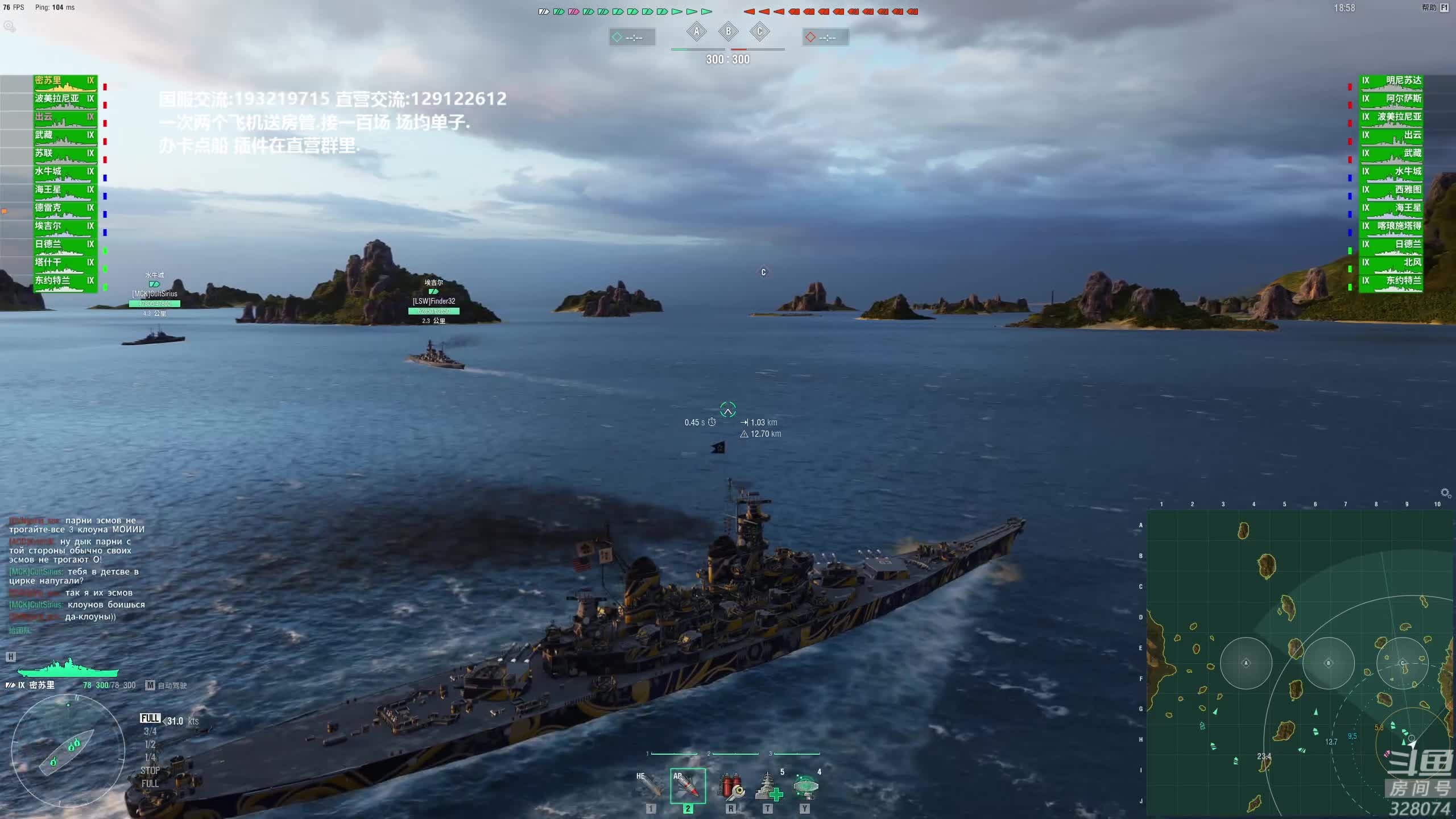Open the settings gear below the FPS counter
1456x819 pixels.
(9, 26)
